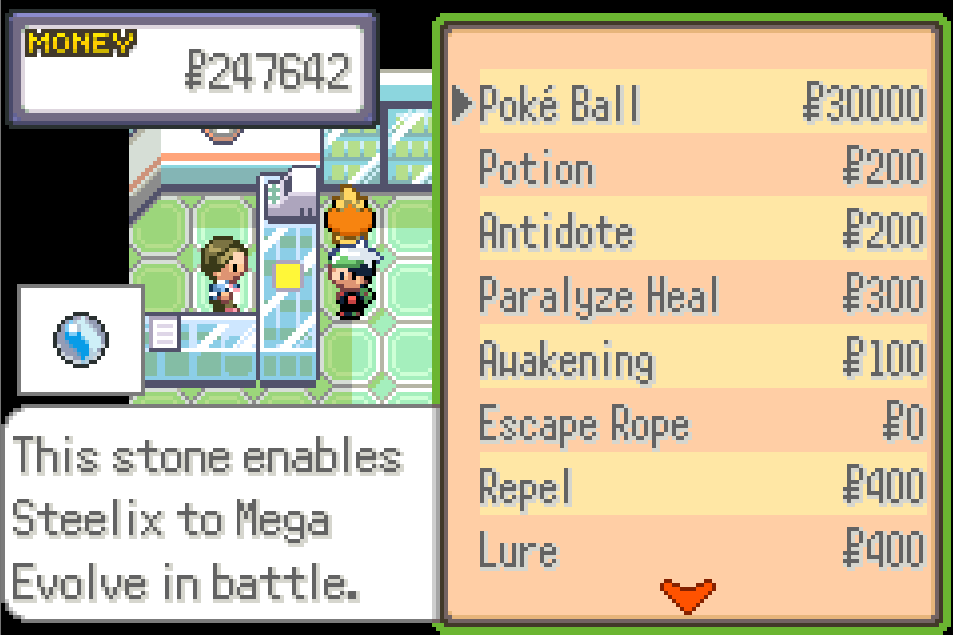Click the red down arrow to show more items
Viewport: 953px width, 635px height.
coord(688,594)
